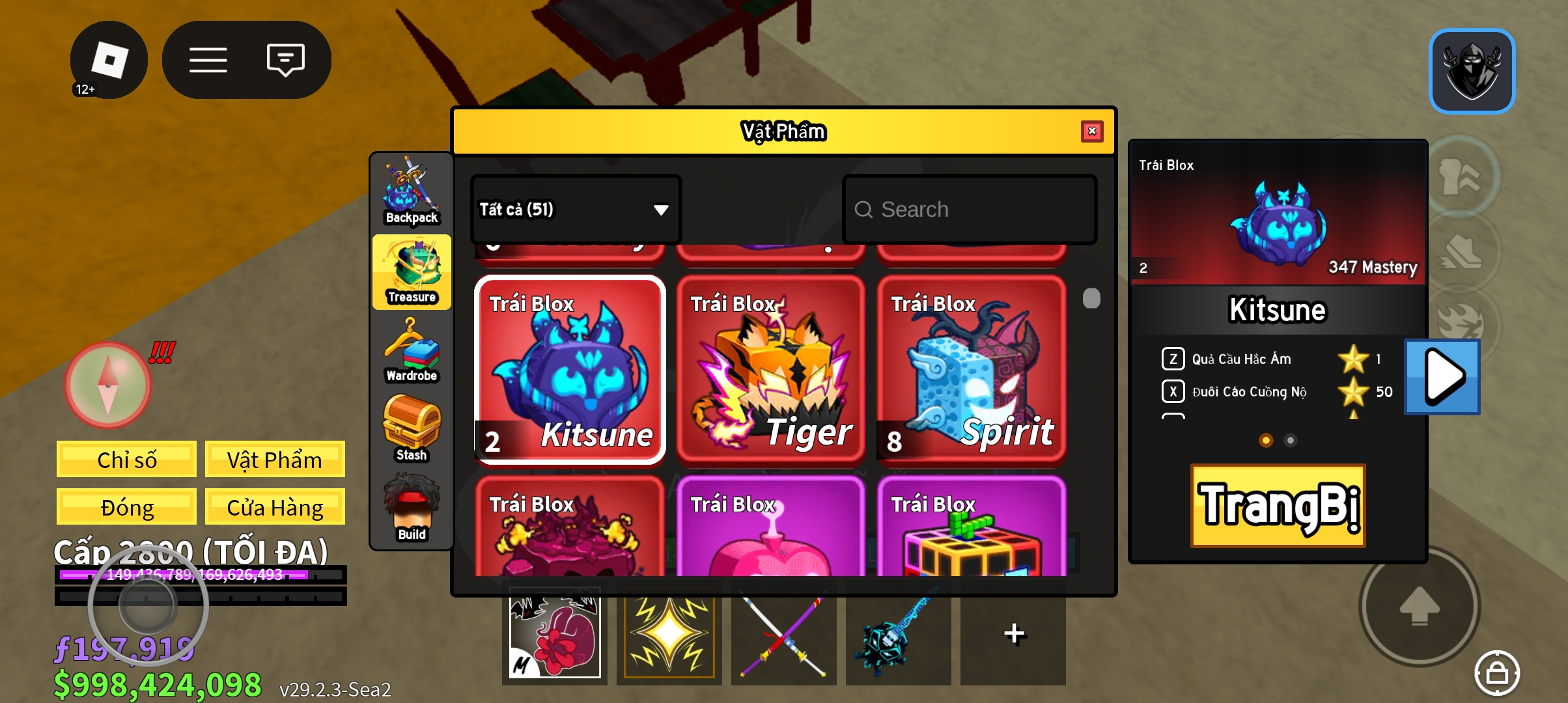Open the Treasure tab
The height and width of the screenshot is (703, 1568).
click(412, 272)
